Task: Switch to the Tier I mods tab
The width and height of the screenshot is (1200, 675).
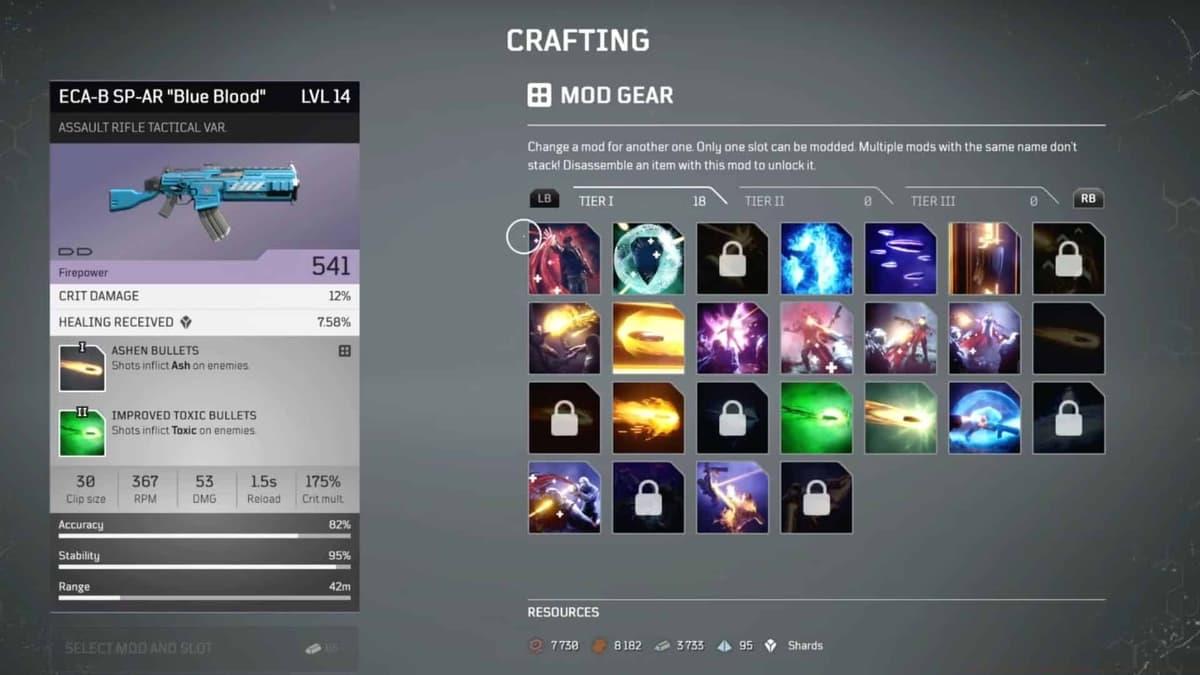Action: click(640, 201)
